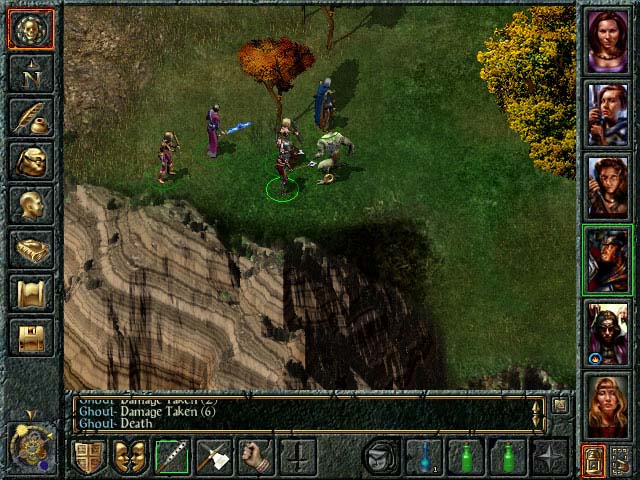Use the blue potion quick item
The image size is (640, 480).
click(424, 457)
